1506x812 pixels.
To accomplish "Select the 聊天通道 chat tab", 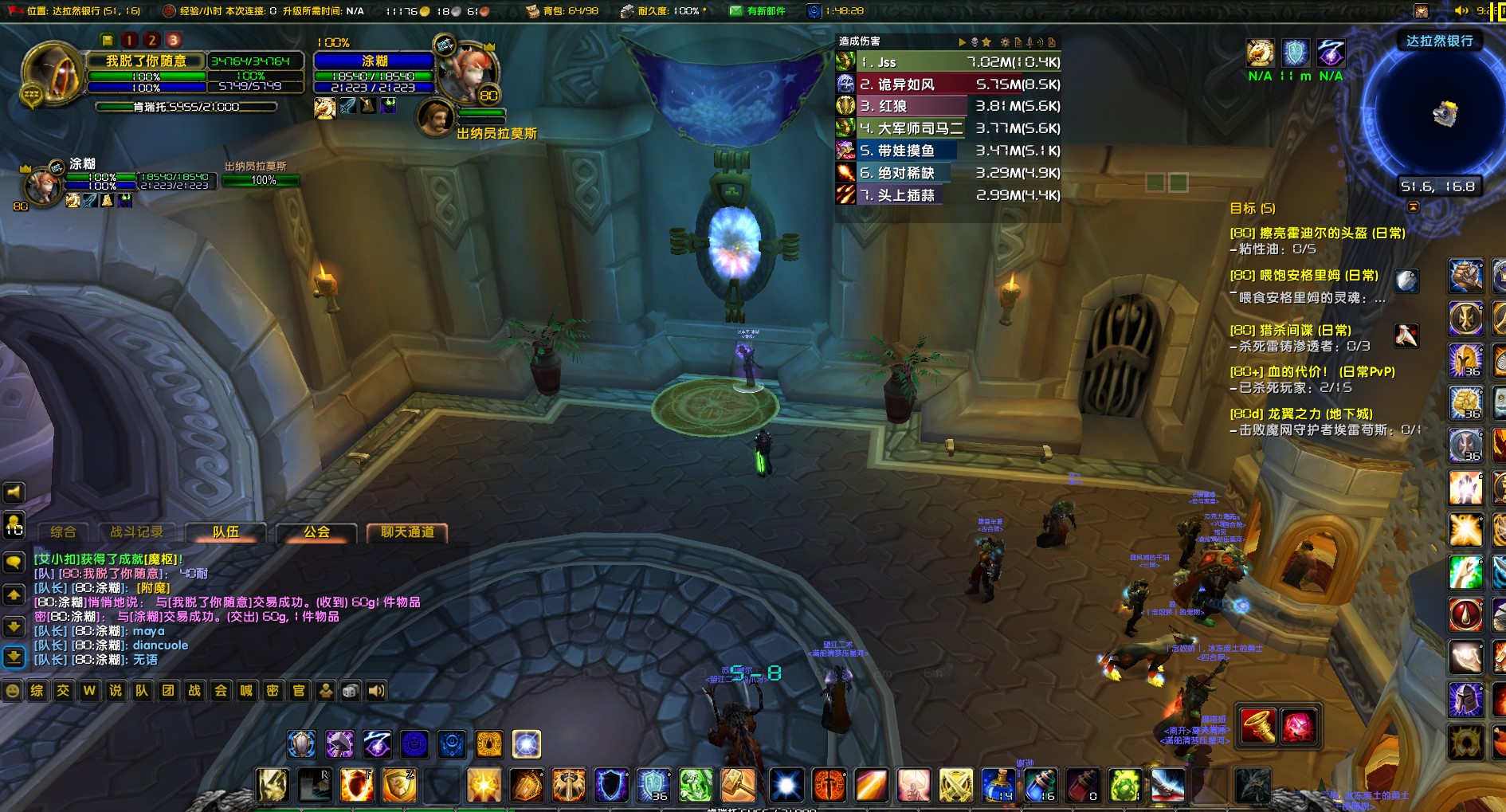I will point(407,532).
